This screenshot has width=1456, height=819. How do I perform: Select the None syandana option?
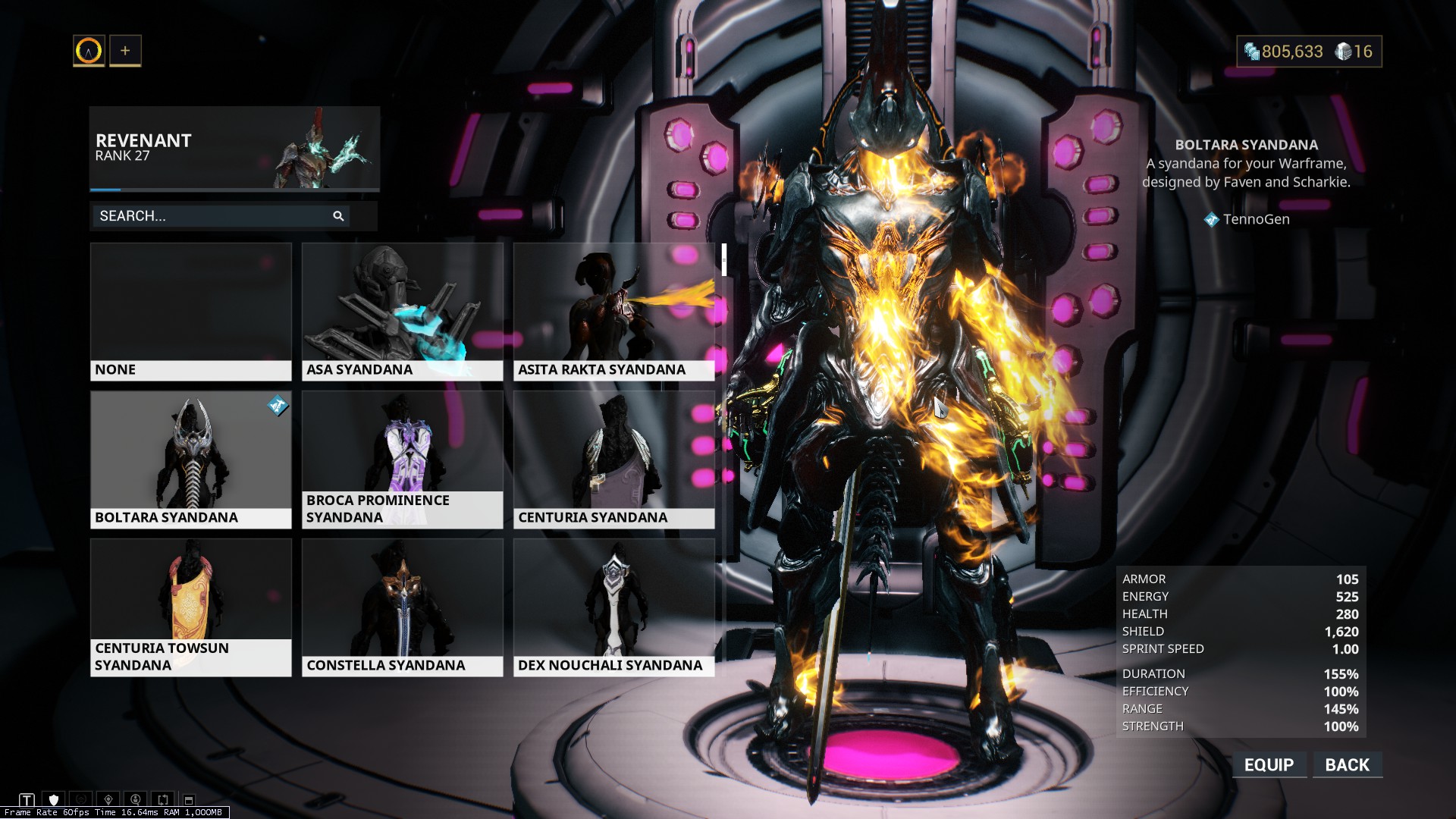(190, 312)
